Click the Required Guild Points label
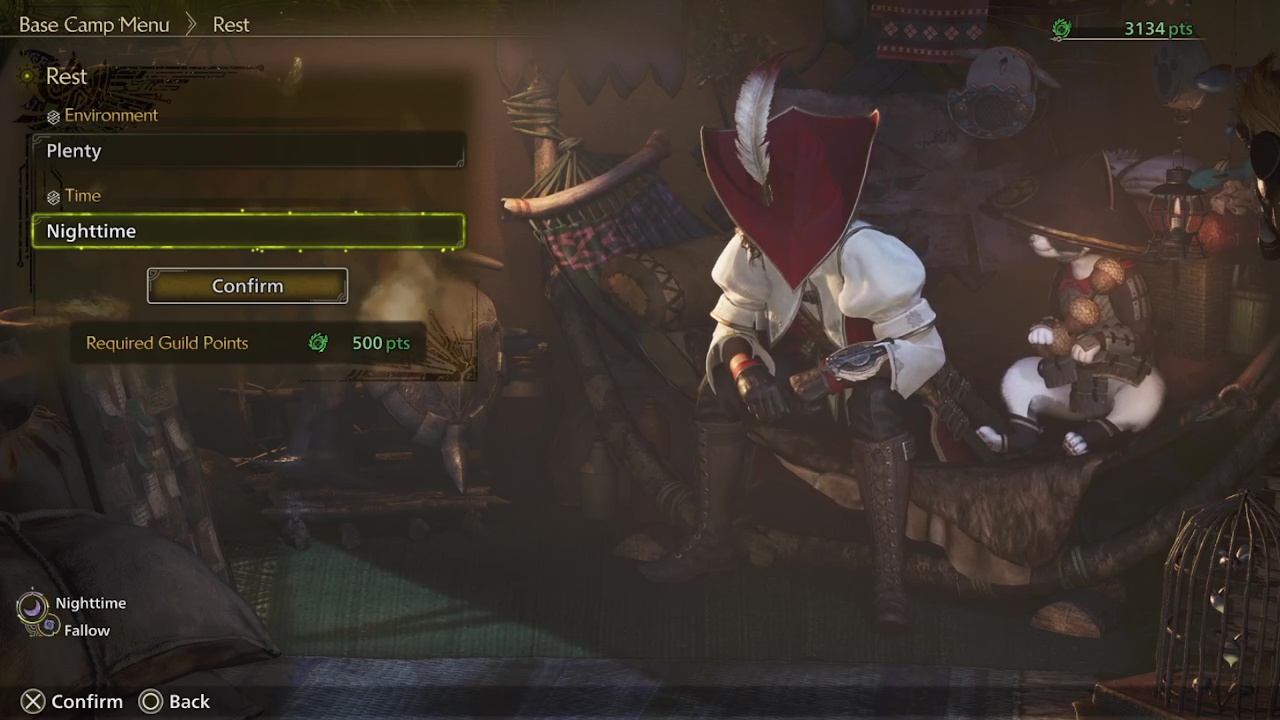The image size is (1280, 720). click(167, 342)
